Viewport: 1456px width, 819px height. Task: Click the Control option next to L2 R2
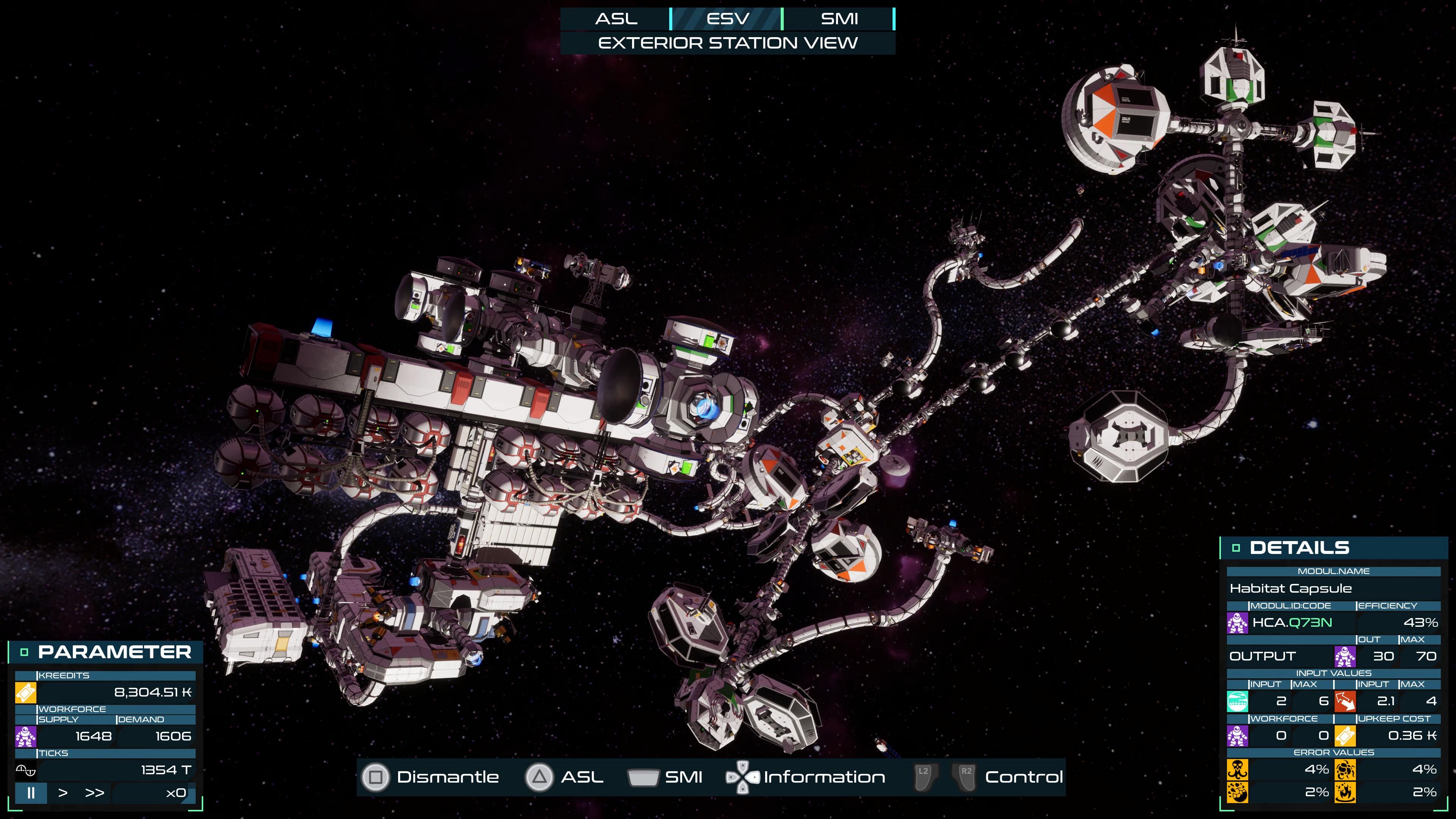pyautogui.click(x=1024, y=777)
